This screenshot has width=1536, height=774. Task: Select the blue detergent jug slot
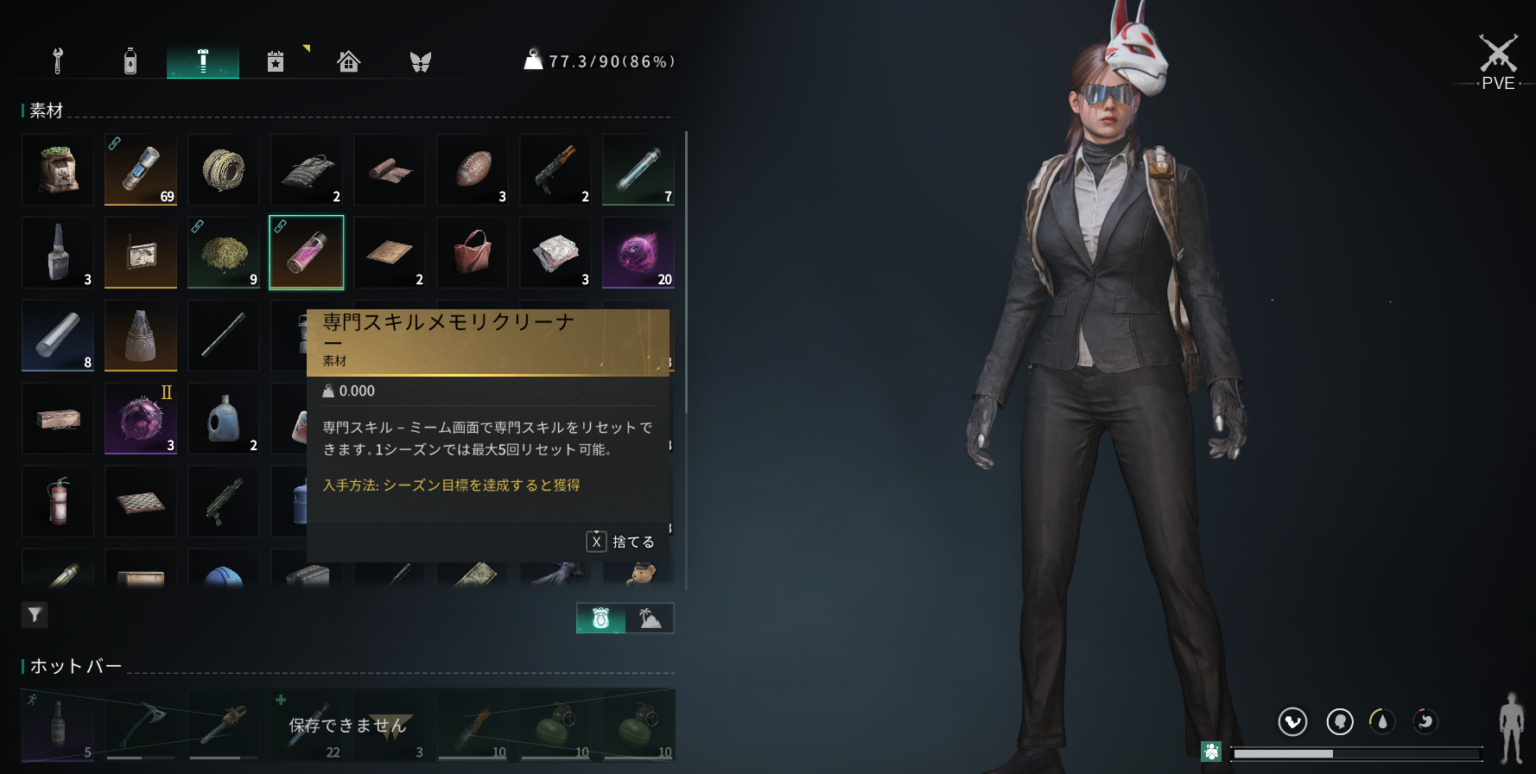224,418
